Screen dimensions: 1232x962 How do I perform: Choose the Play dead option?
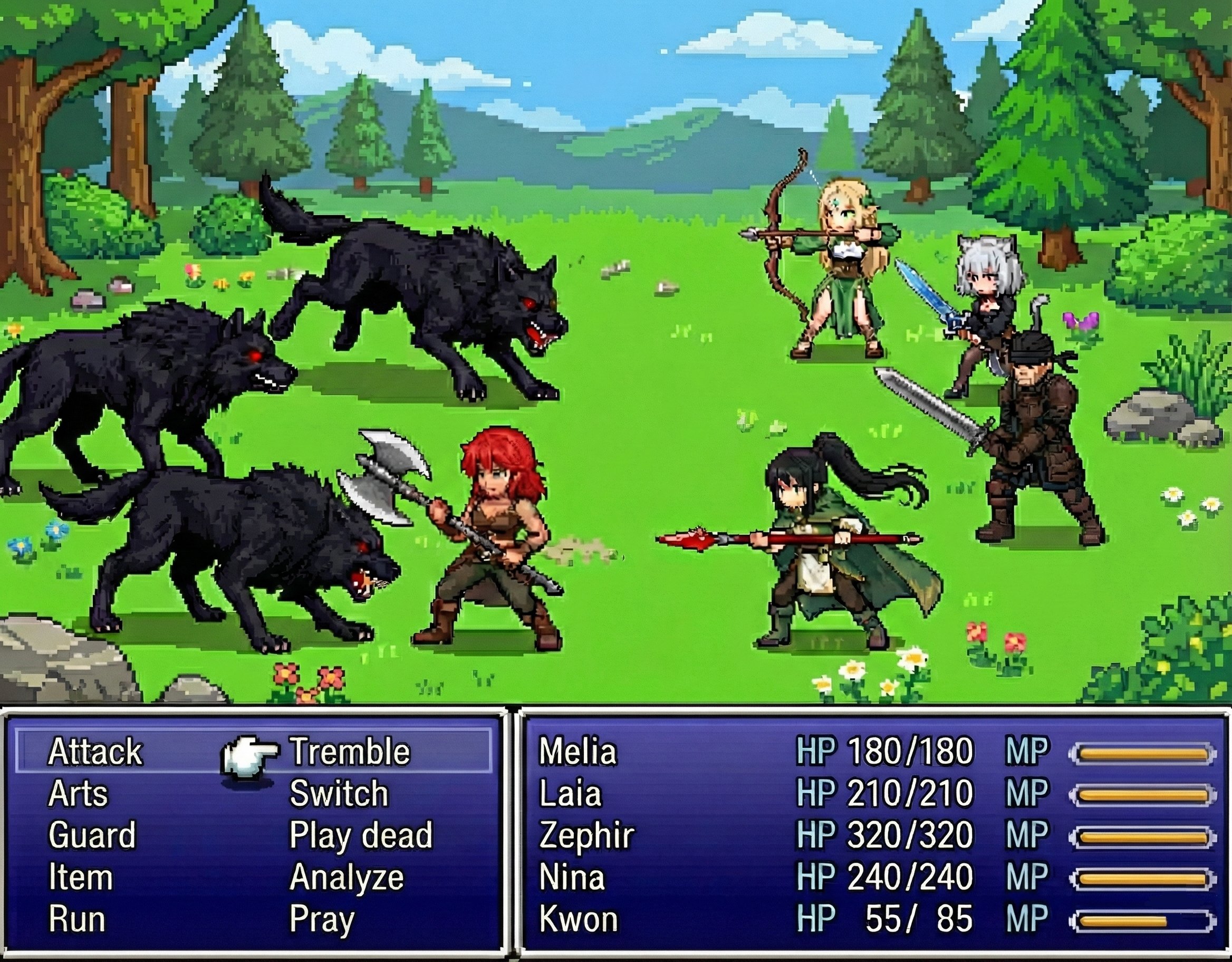[361, 835]
